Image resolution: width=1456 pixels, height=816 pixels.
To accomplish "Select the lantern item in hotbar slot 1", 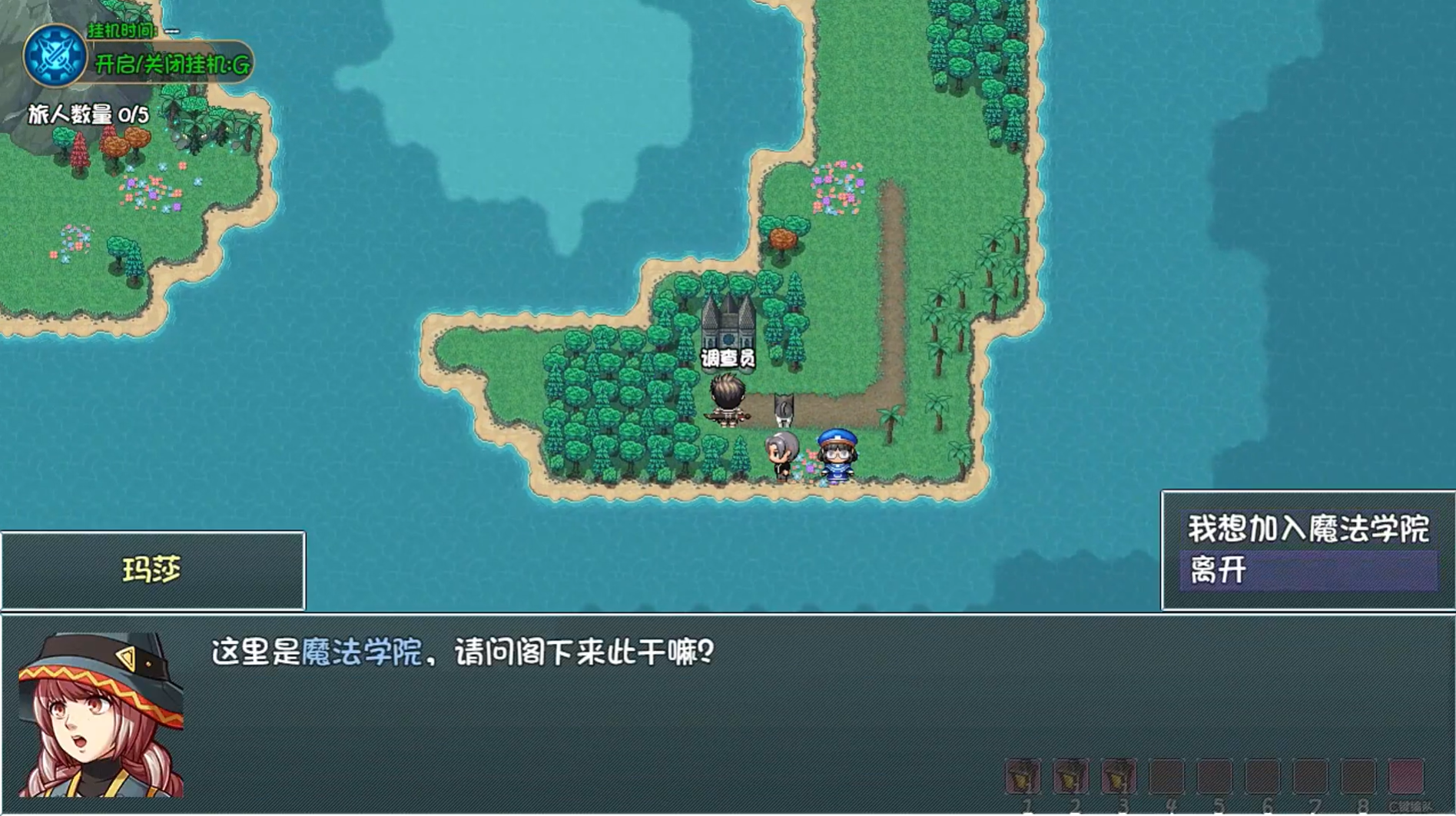I will (1023, 776).
